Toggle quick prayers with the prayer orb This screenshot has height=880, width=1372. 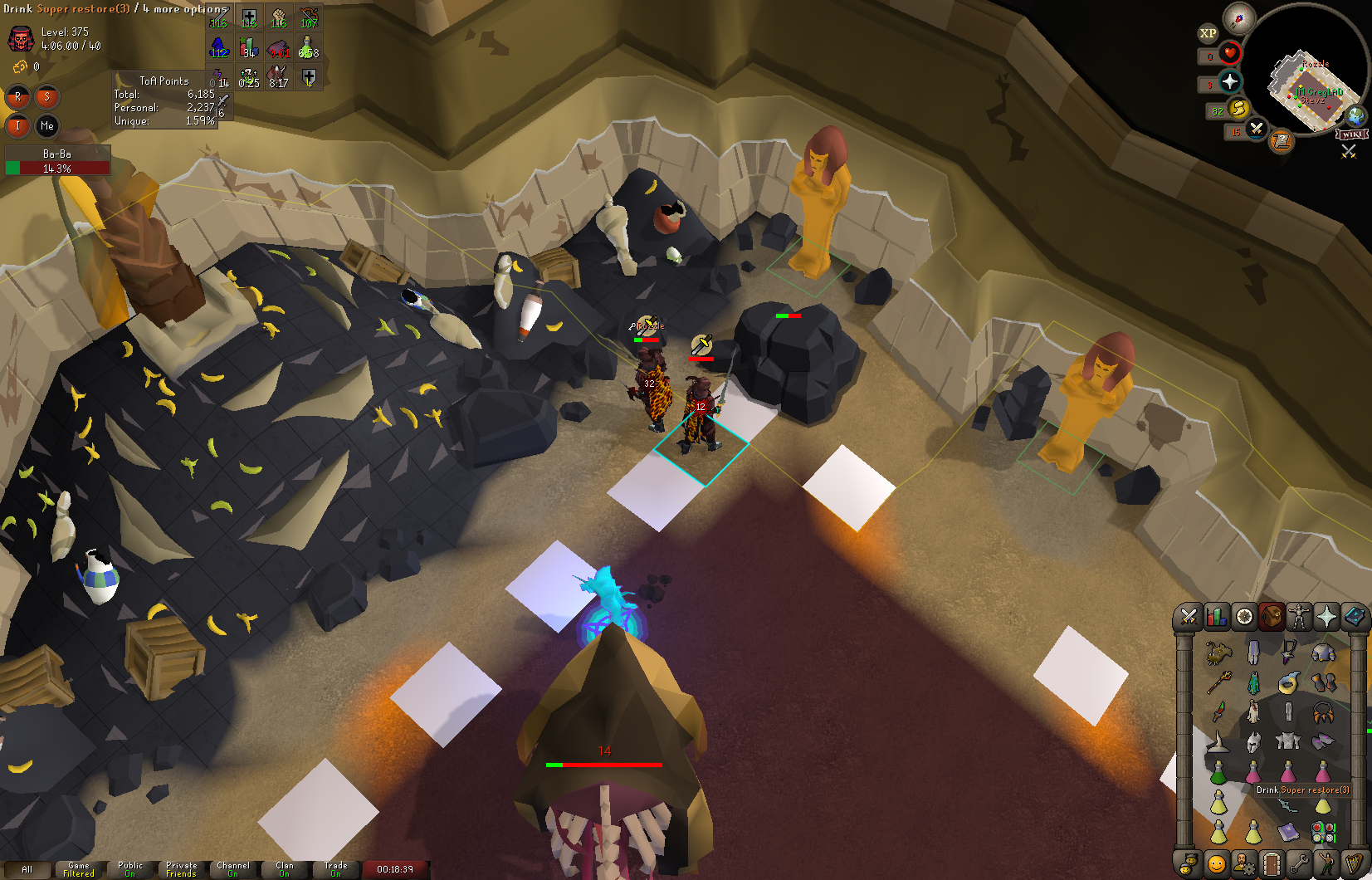1229,81
